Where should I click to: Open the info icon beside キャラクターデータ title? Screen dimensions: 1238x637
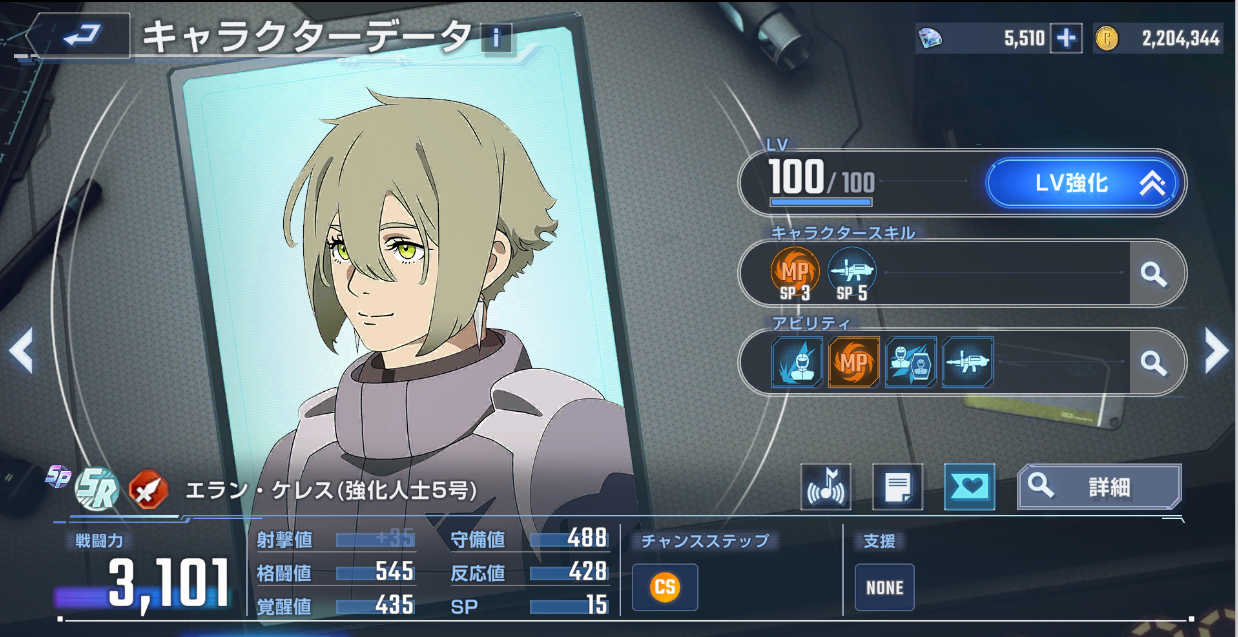[495, 39]
